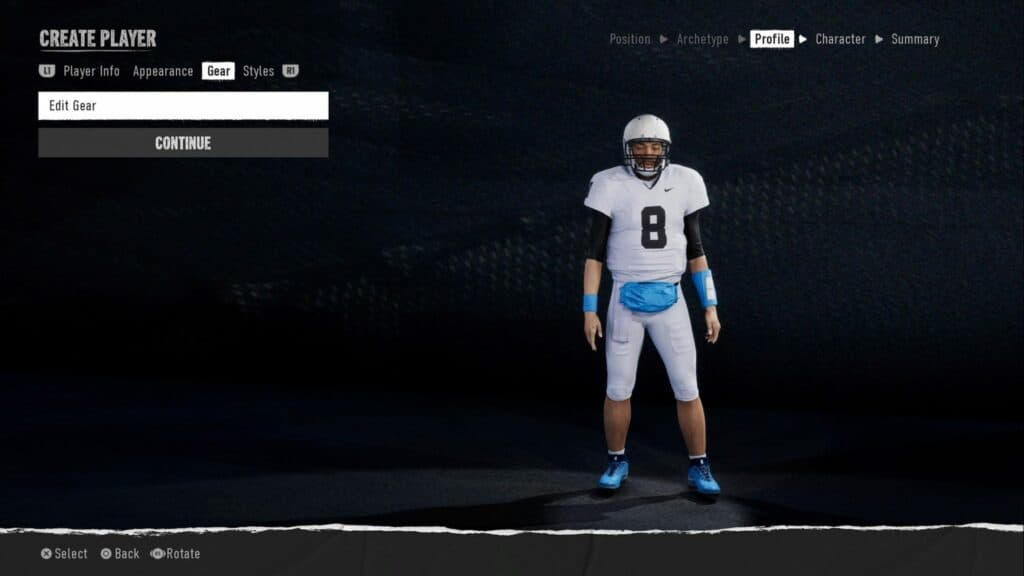Select the Gear tab
The image size is (1024, 576).
pyautogui.click(x=218, y=71)
